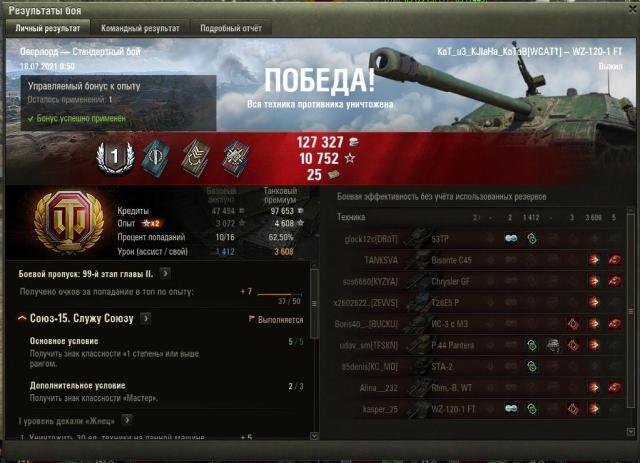
Task: Select the glock12c 53TP row
Action: click(x=480, y=240)
